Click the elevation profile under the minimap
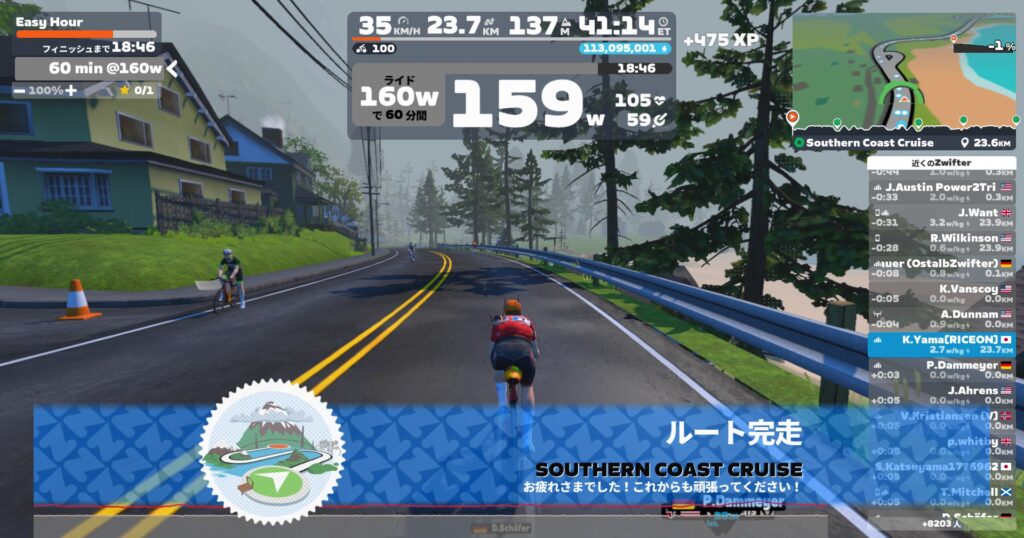Viewport: 1024px width, 538px height. click(902, 122)
